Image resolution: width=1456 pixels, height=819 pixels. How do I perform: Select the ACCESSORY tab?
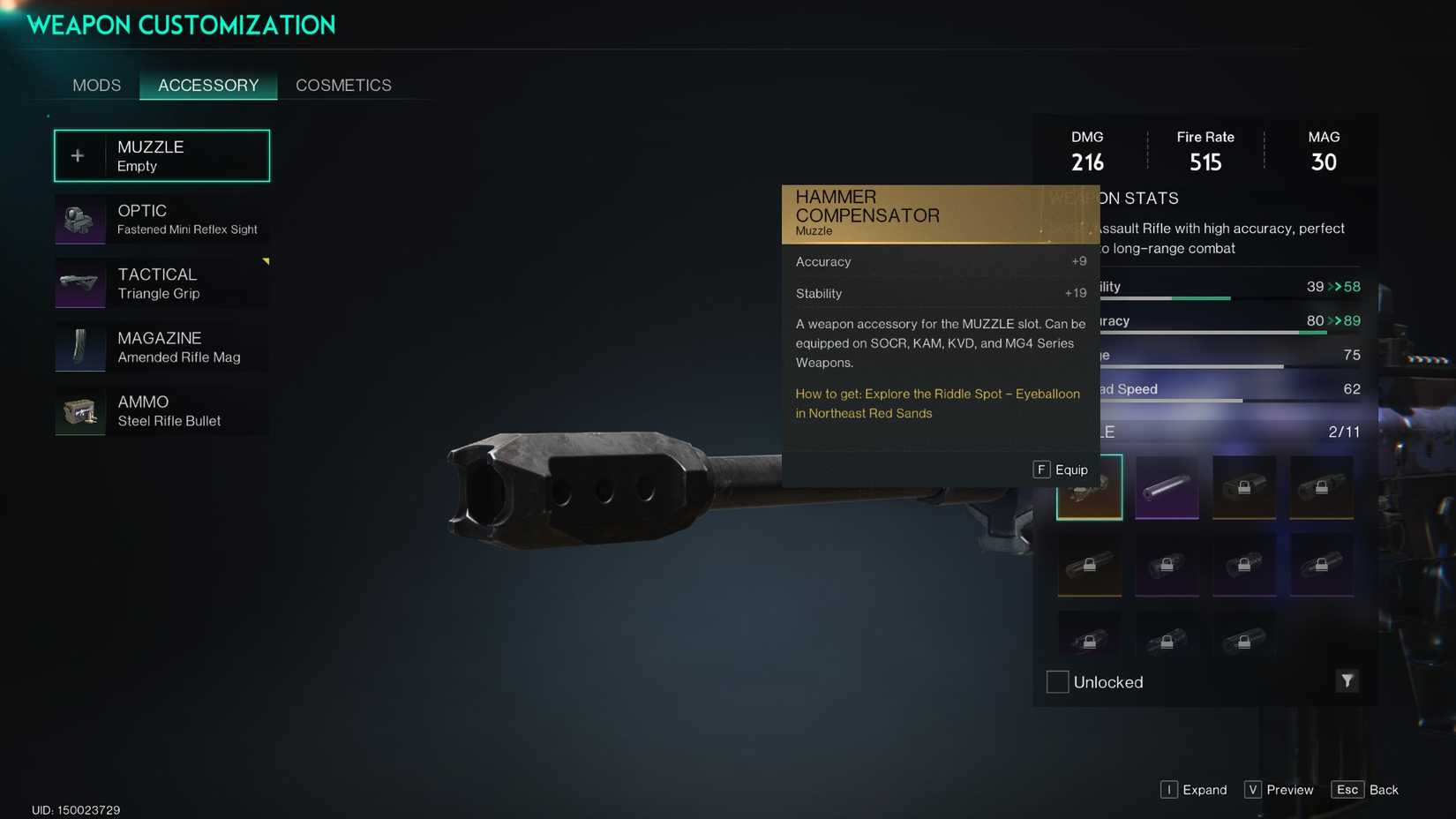coord(208,85)
